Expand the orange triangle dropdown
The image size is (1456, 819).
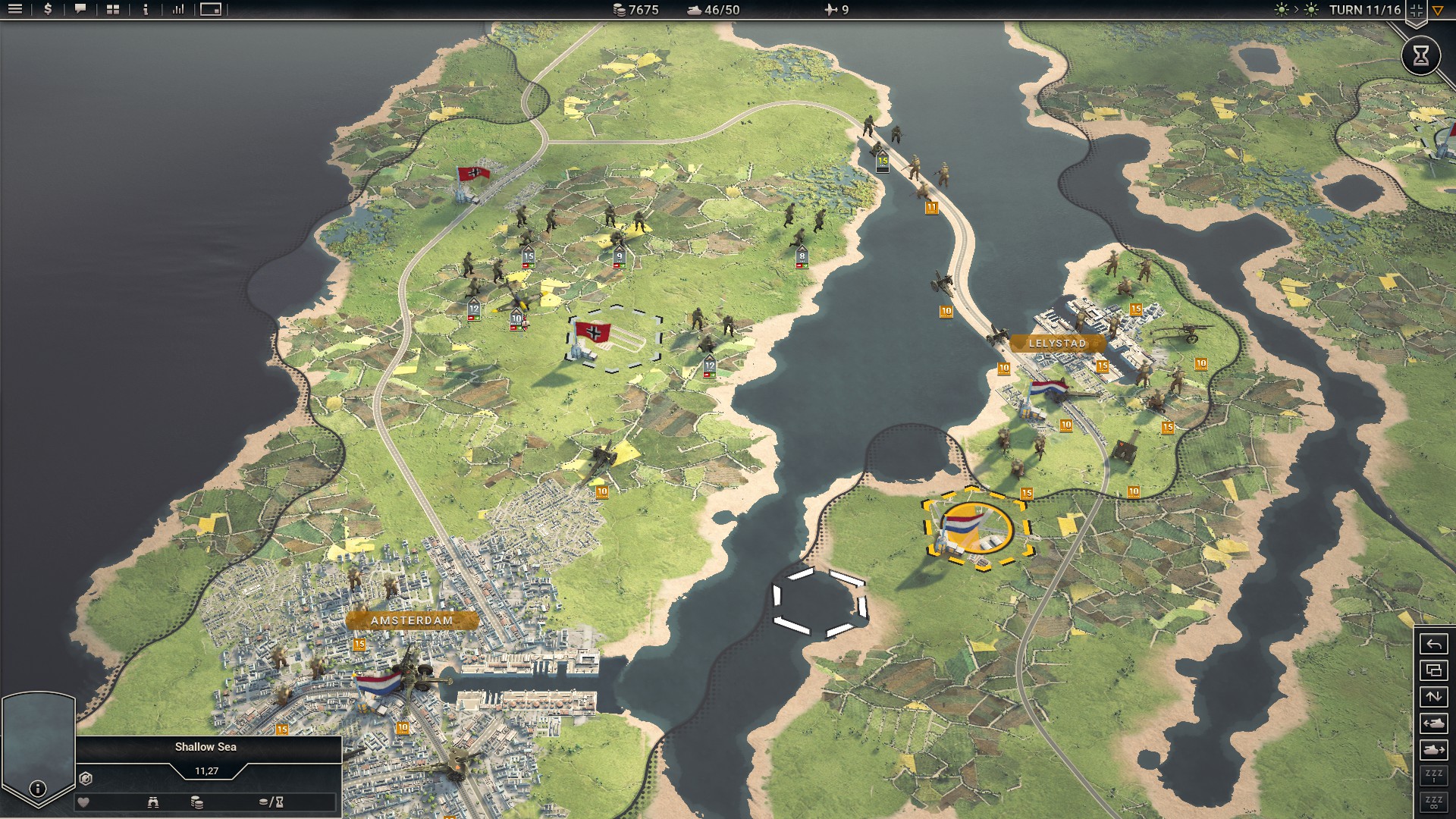pos(1438,11)
